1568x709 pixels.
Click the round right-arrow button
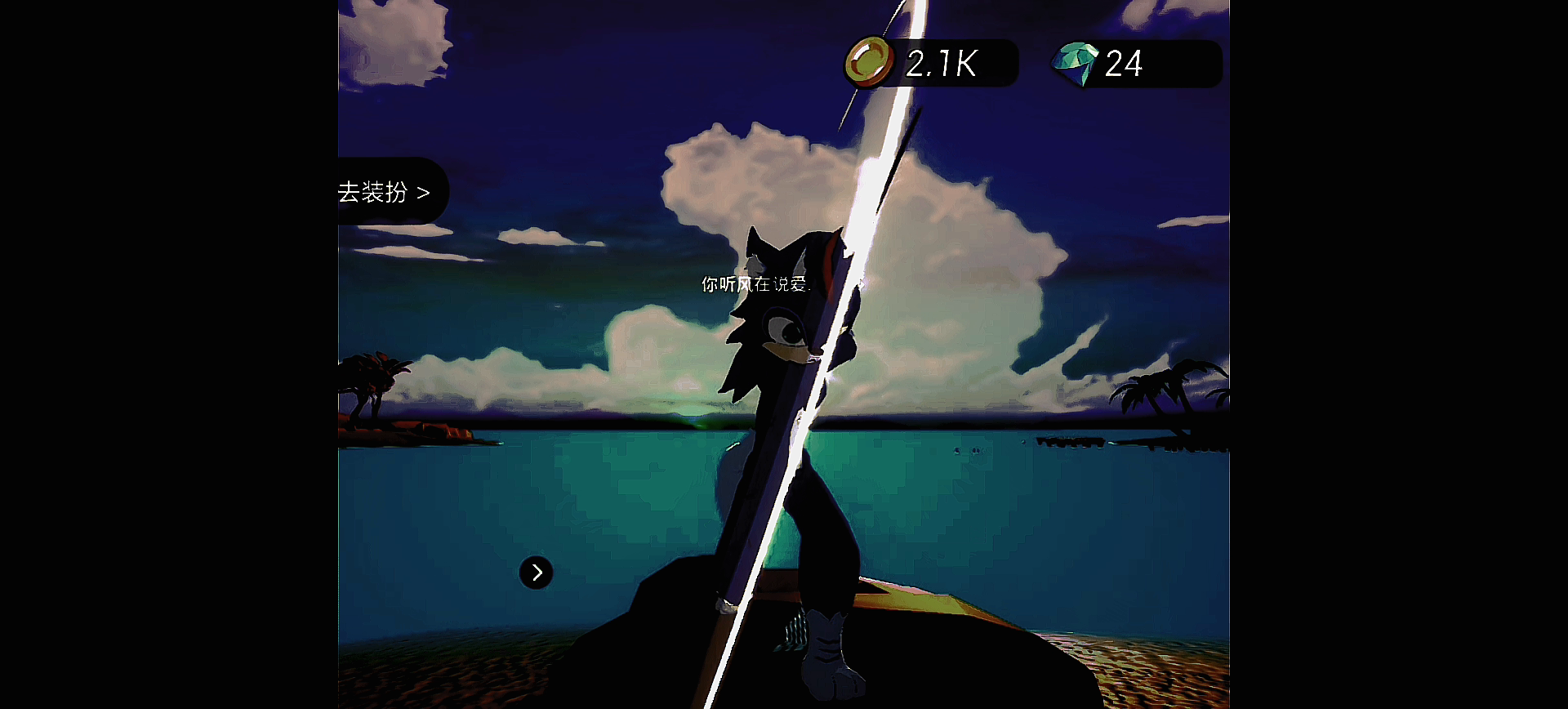pos(537,573)
